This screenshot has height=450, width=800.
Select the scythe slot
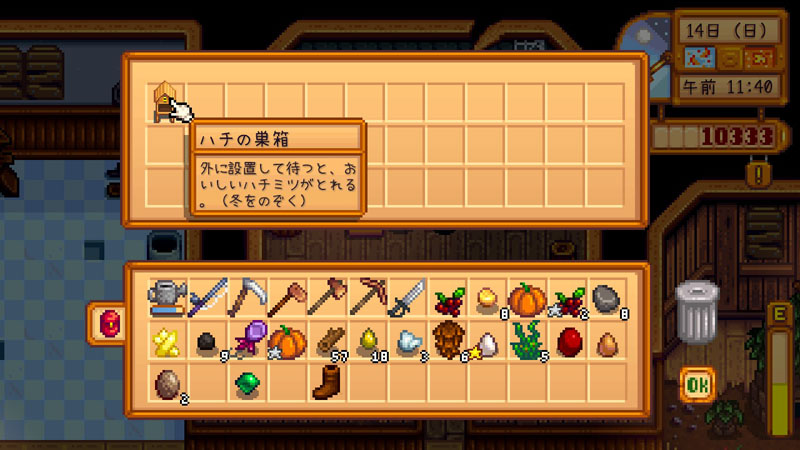point(245,298)
